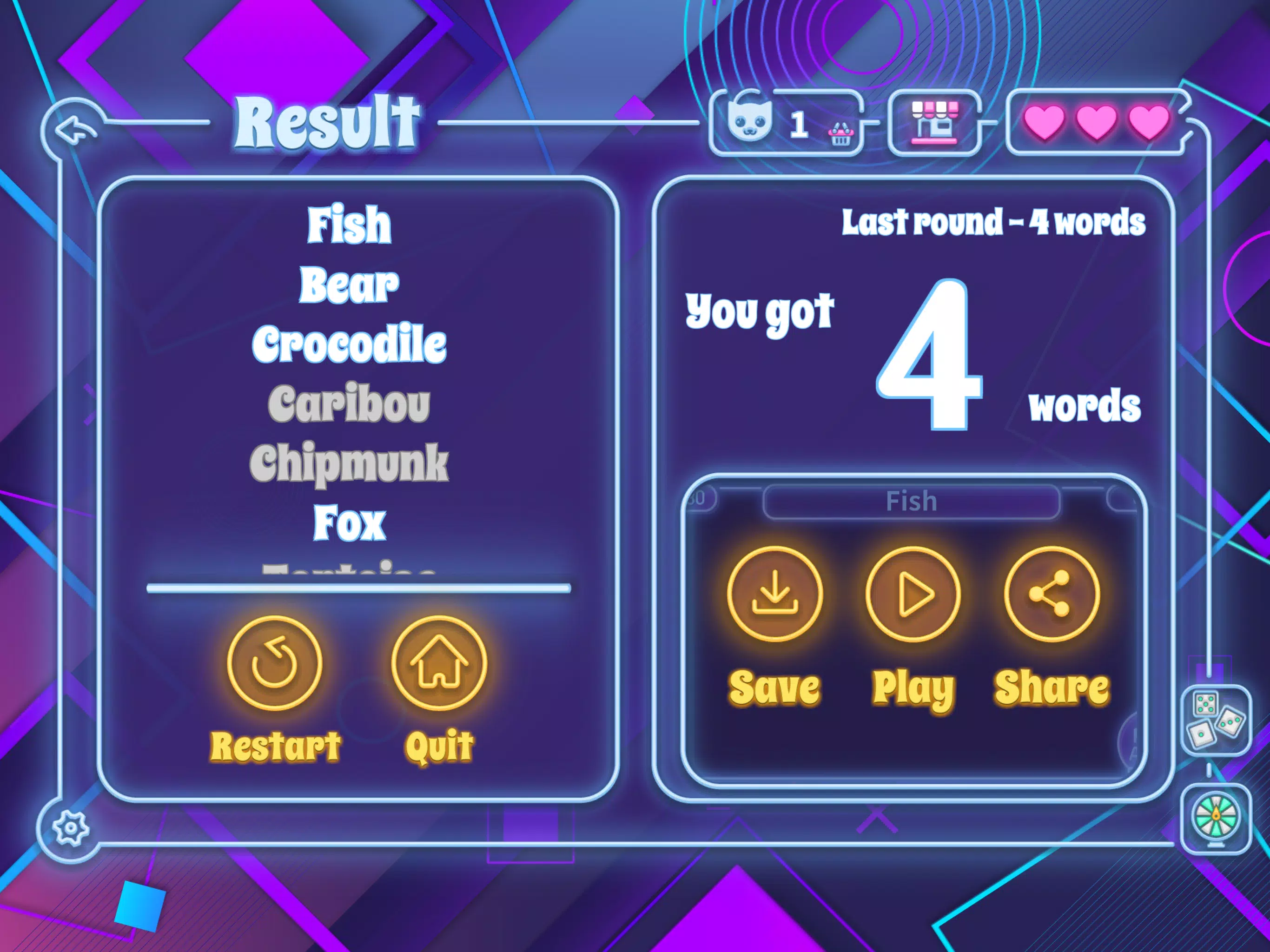Click the Share icon in the replay panel
Image resolution: width=1270 pixels, height=952 pixels.
1050,594
